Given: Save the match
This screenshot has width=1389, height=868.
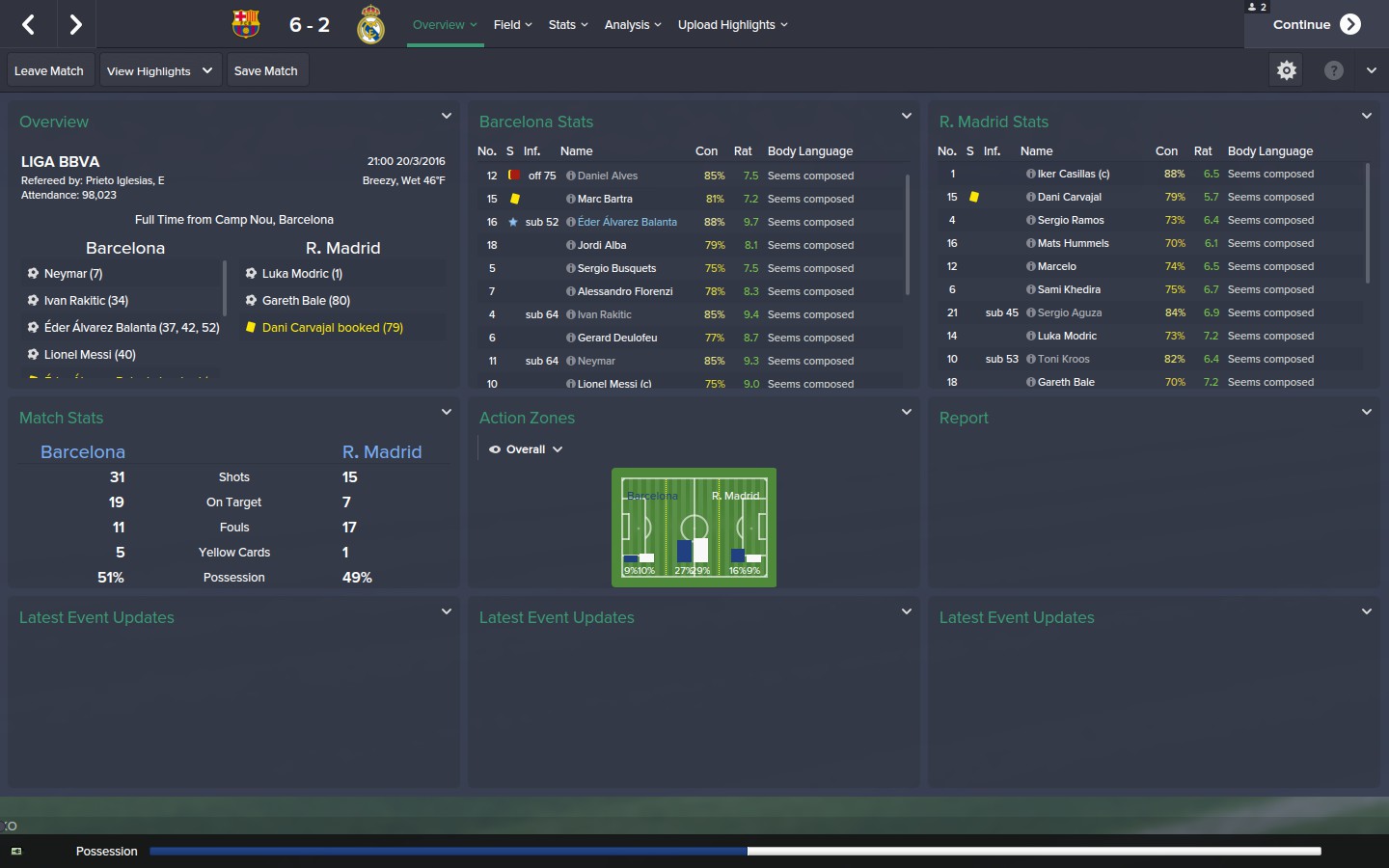Looking at the screenshot, I should 266,71.
